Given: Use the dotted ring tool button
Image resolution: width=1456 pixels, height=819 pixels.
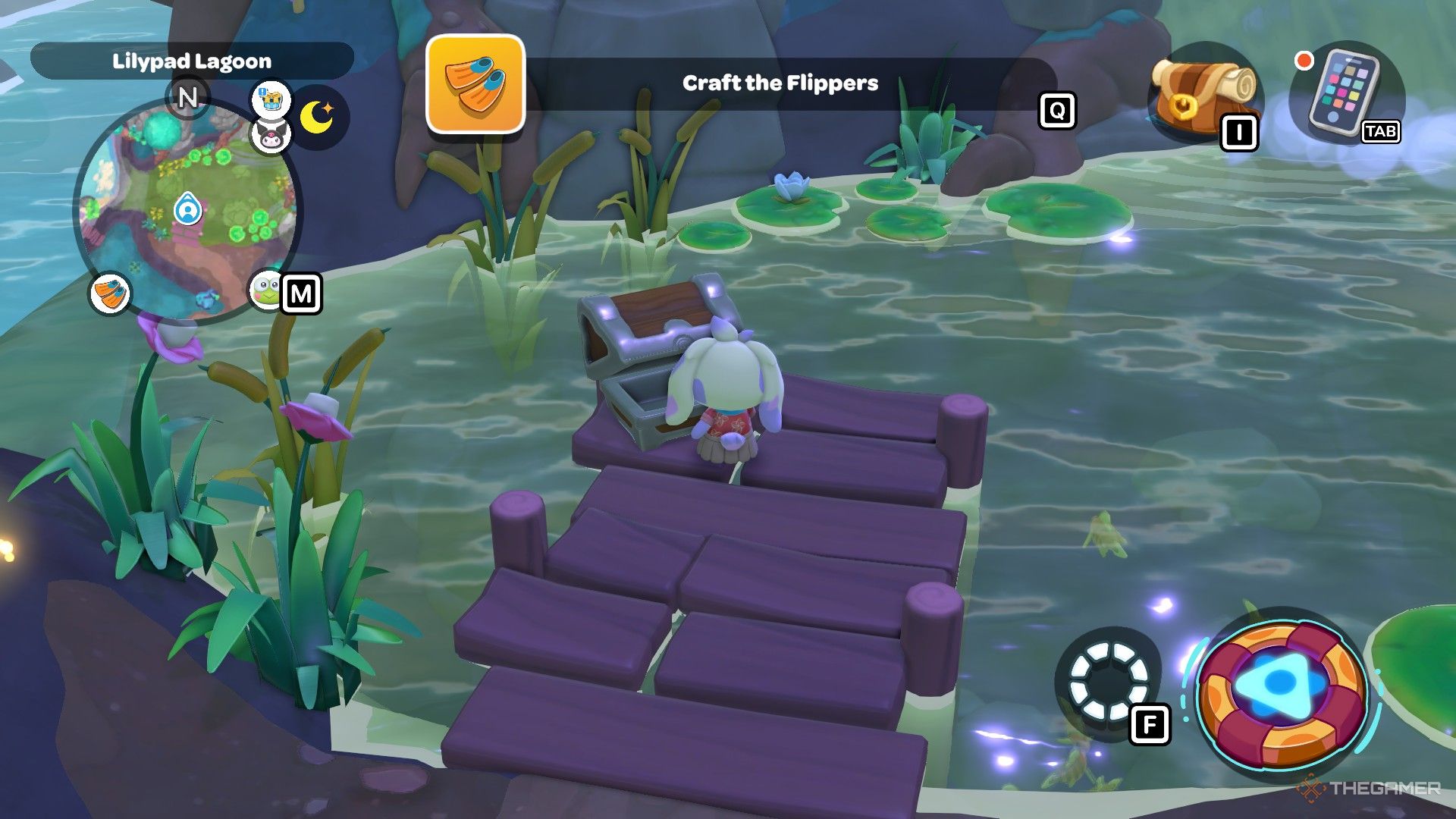Looking at the screenshot, I should 1108,681.
